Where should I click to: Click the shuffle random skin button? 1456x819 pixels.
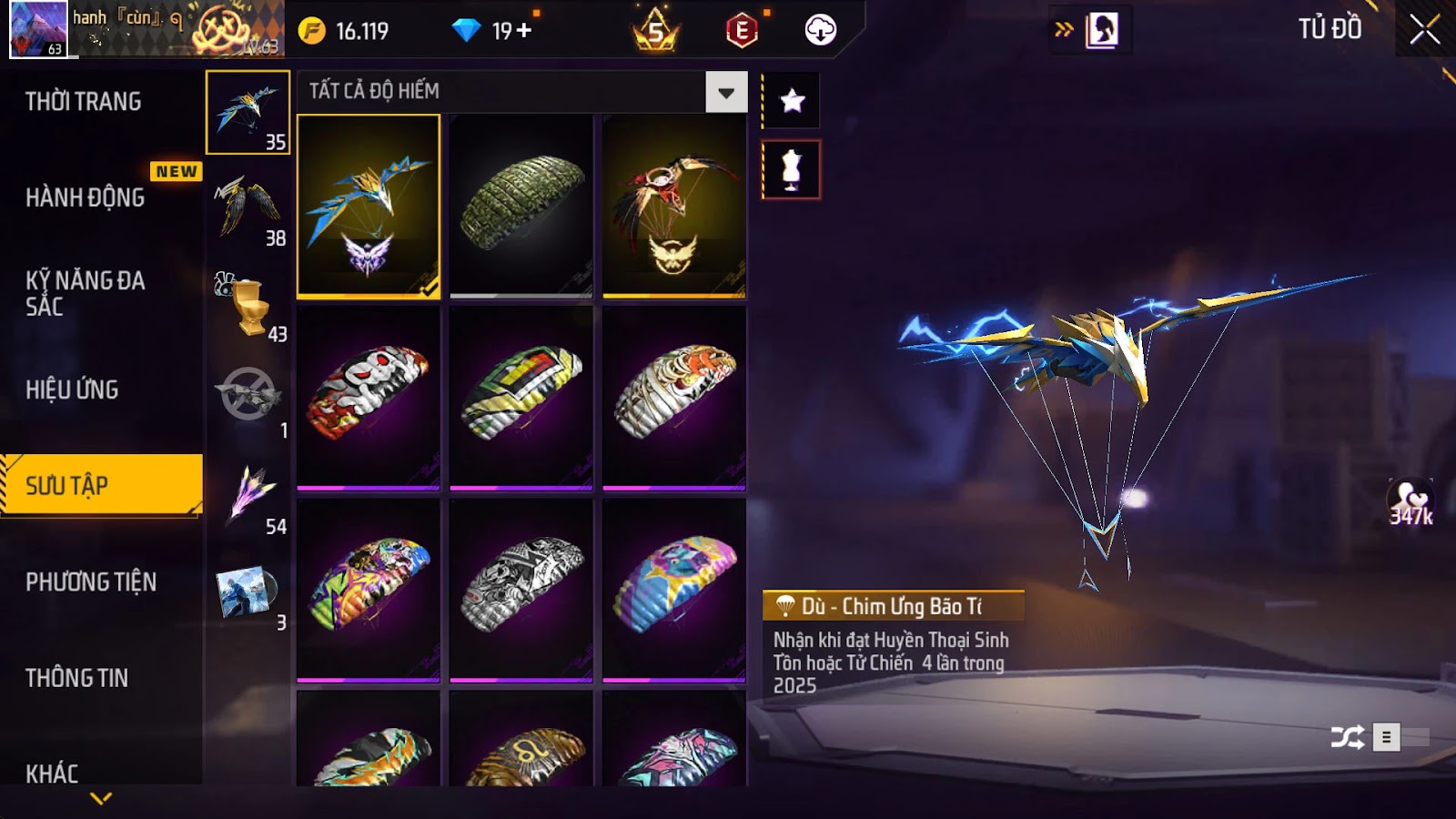click(x=1347, y=737)
